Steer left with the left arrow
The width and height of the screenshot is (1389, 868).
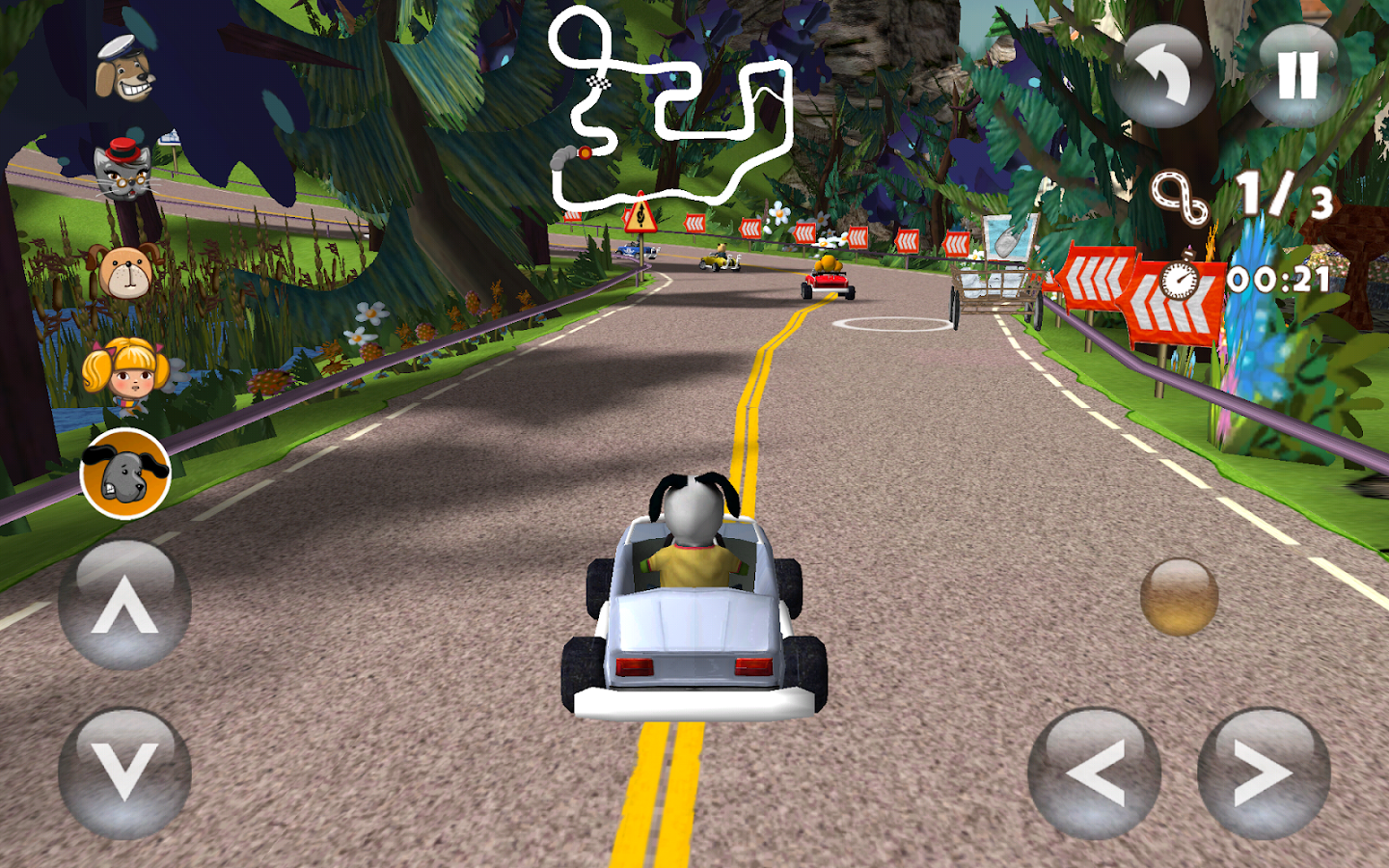[x=1094, y=773]
